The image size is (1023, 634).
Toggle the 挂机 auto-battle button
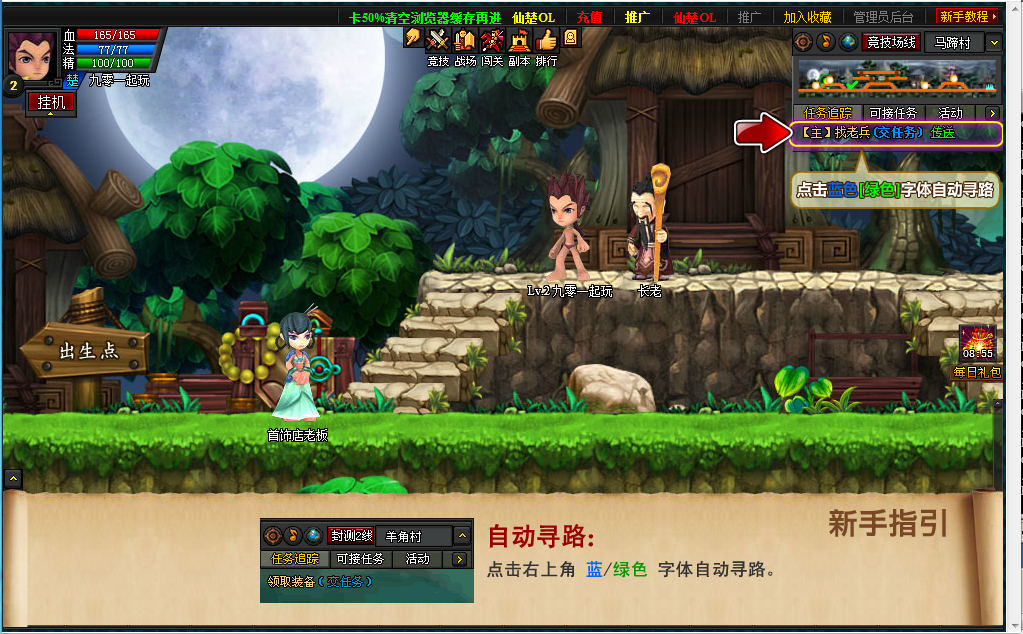pyautogui.click(x=52, y=102)
